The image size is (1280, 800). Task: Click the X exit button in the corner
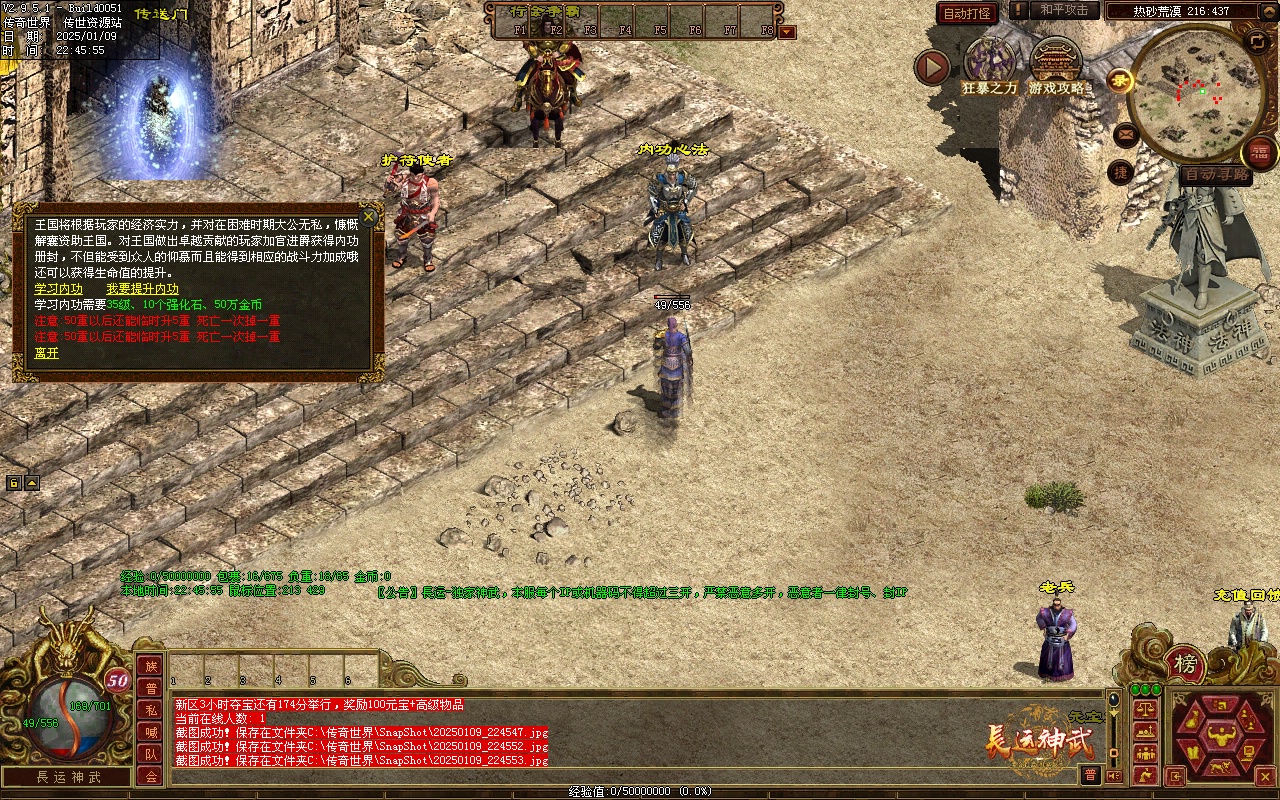pos(1266,775)
